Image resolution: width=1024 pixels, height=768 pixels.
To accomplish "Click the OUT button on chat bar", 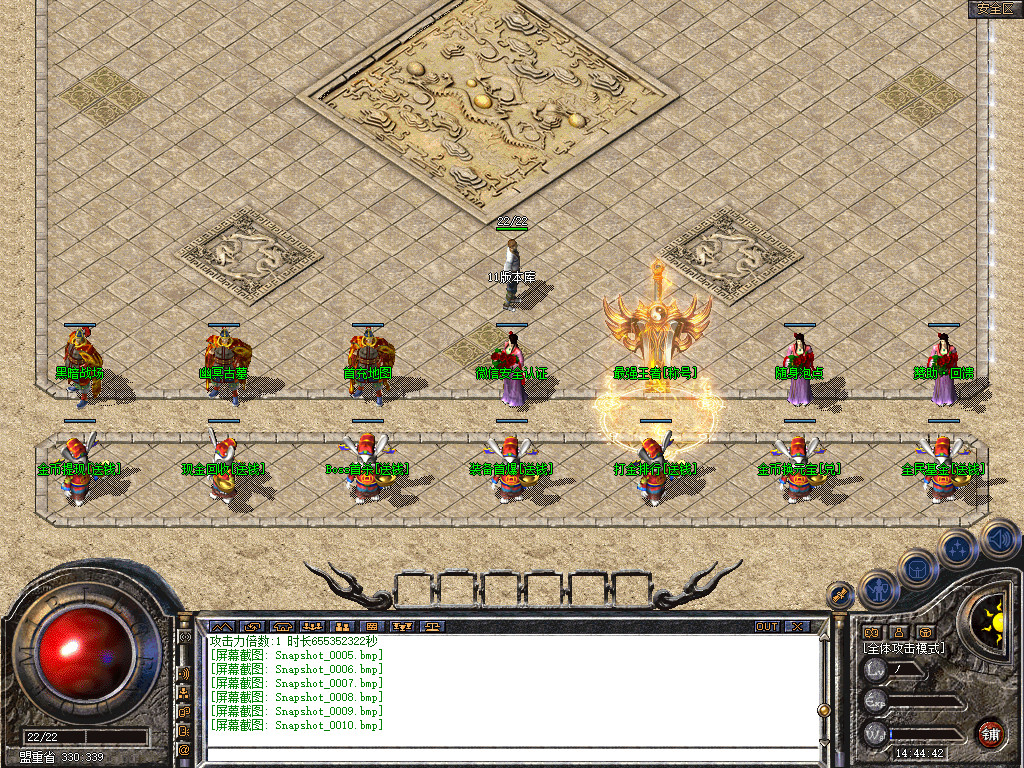I will pyautogui.click(x=767, y=627).
